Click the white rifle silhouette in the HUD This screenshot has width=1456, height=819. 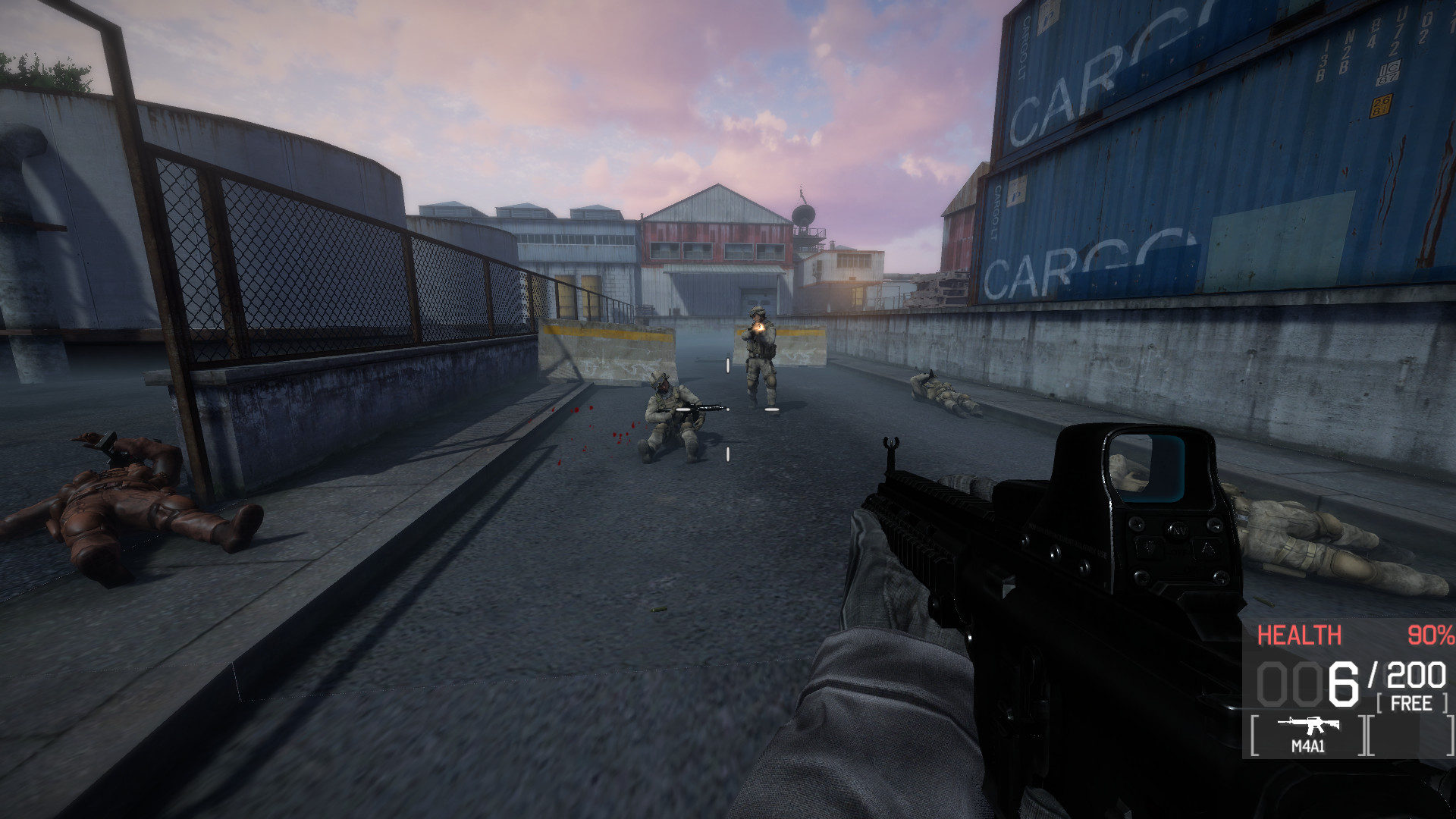[x=1307, y=724]
